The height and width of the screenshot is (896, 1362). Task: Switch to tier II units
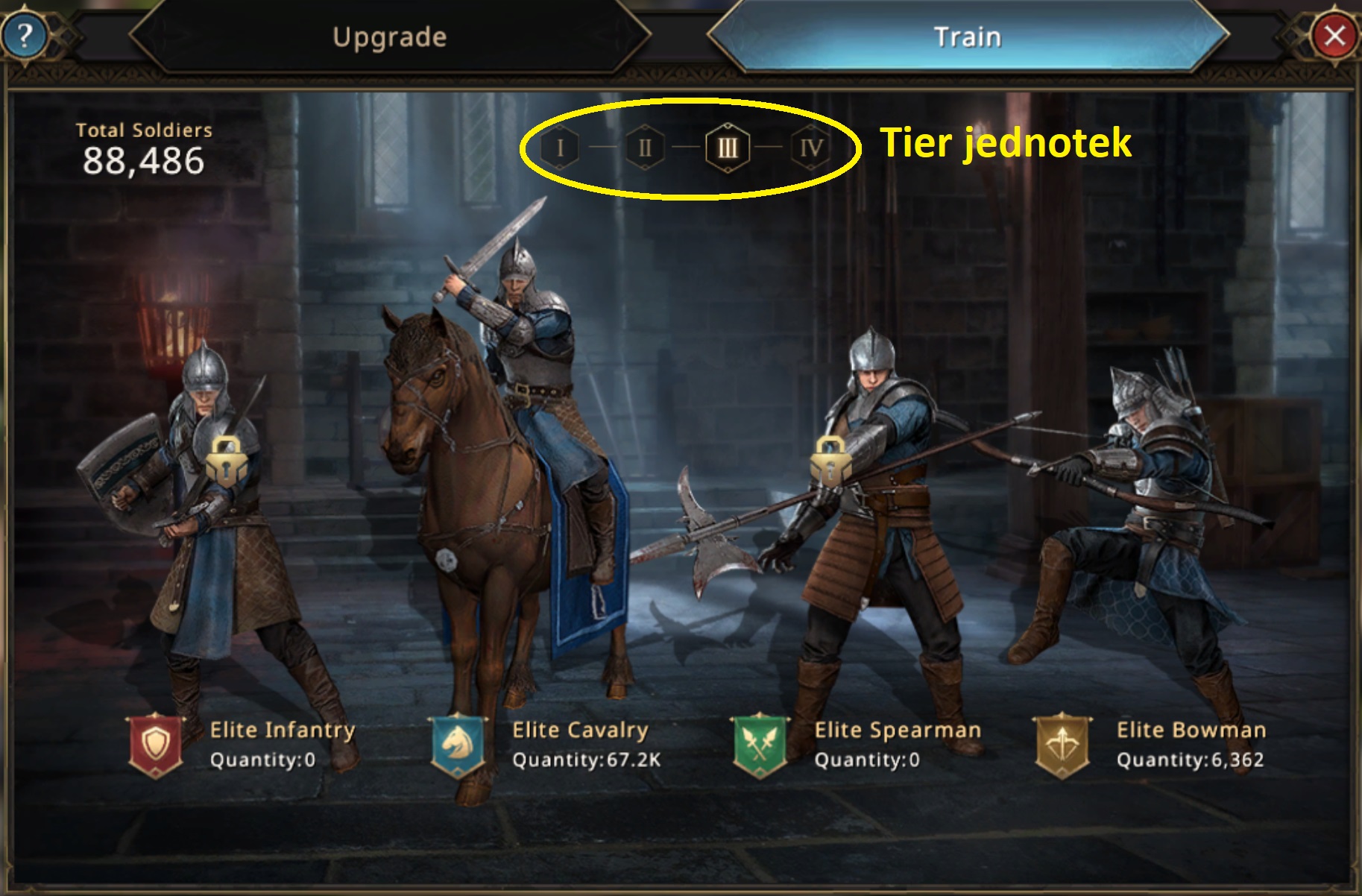pos(644,148)
